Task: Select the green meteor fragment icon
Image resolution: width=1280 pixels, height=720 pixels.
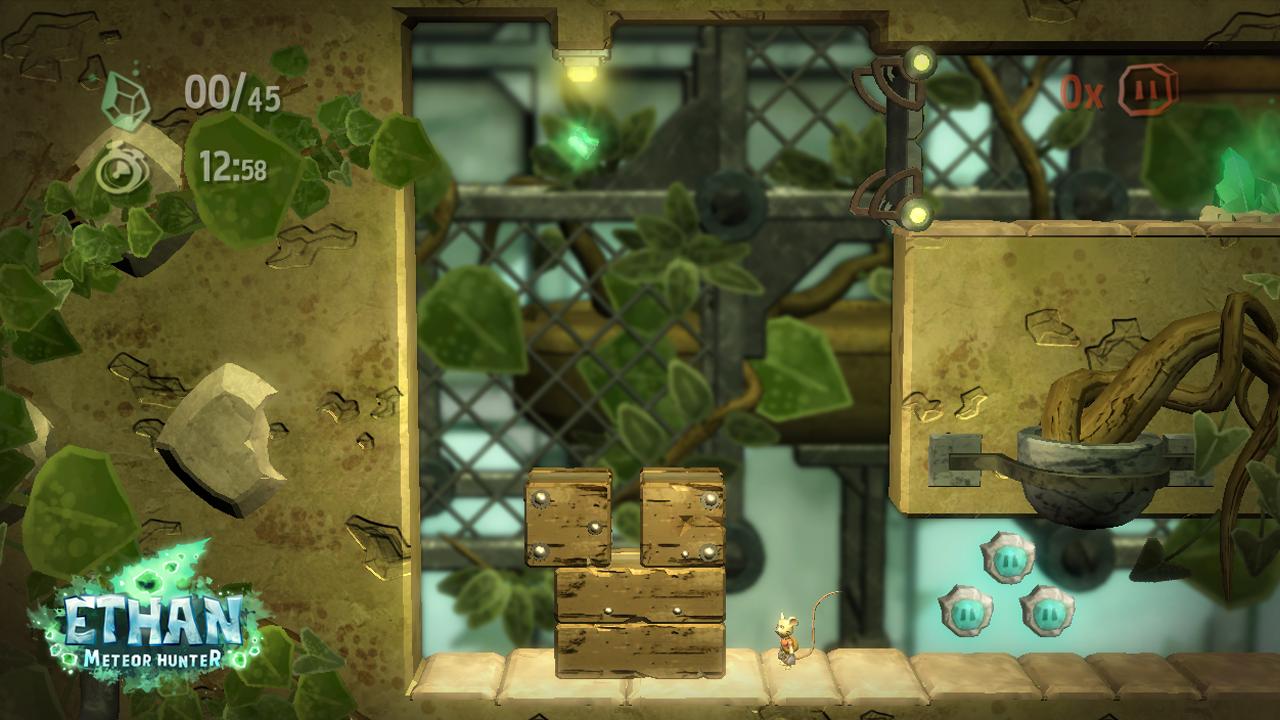Action: (126, 98)
